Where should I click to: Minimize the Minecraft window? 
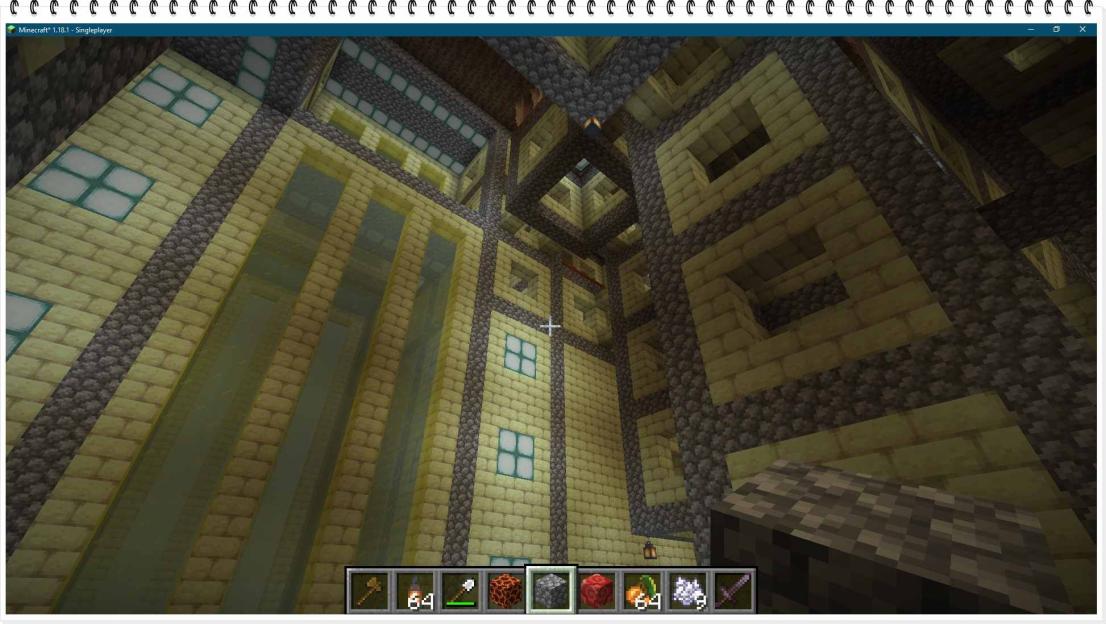[1030, 30]
